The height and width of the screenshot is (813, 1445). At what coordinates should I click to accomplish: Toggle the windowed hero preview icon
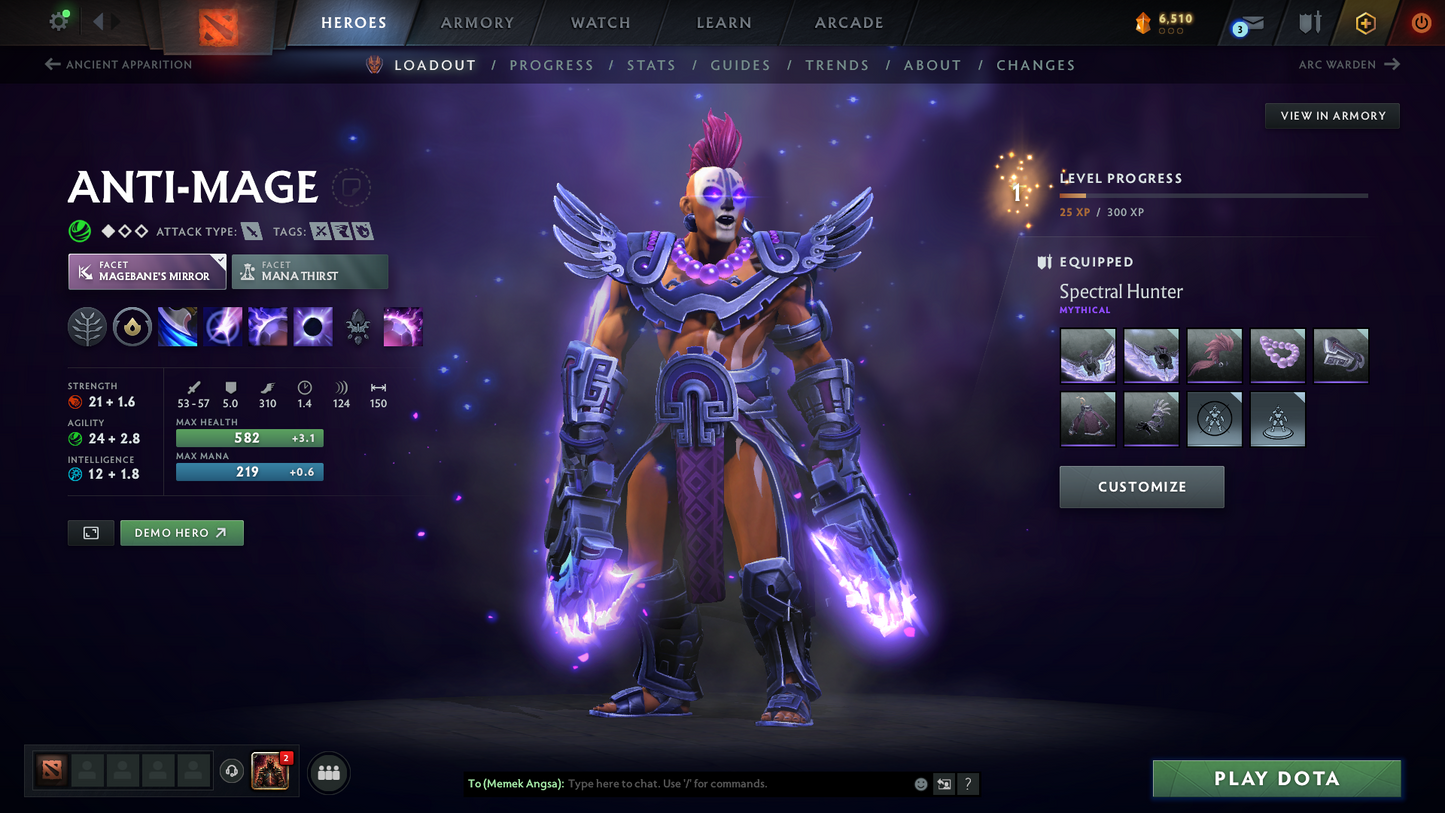tap(90, 532)
